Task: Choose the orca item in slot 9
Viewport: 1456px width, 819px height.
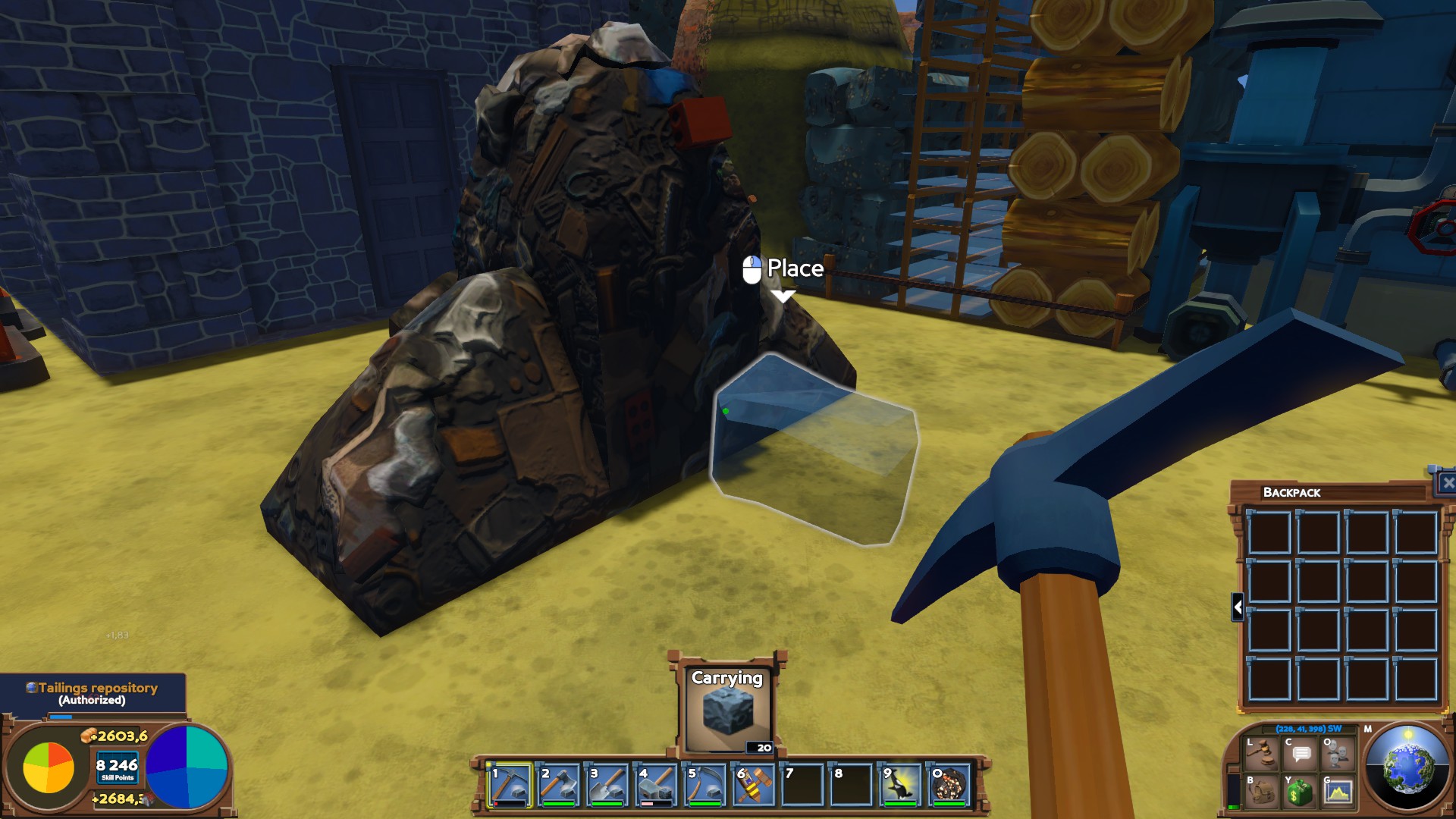Action: coord(901,784)
